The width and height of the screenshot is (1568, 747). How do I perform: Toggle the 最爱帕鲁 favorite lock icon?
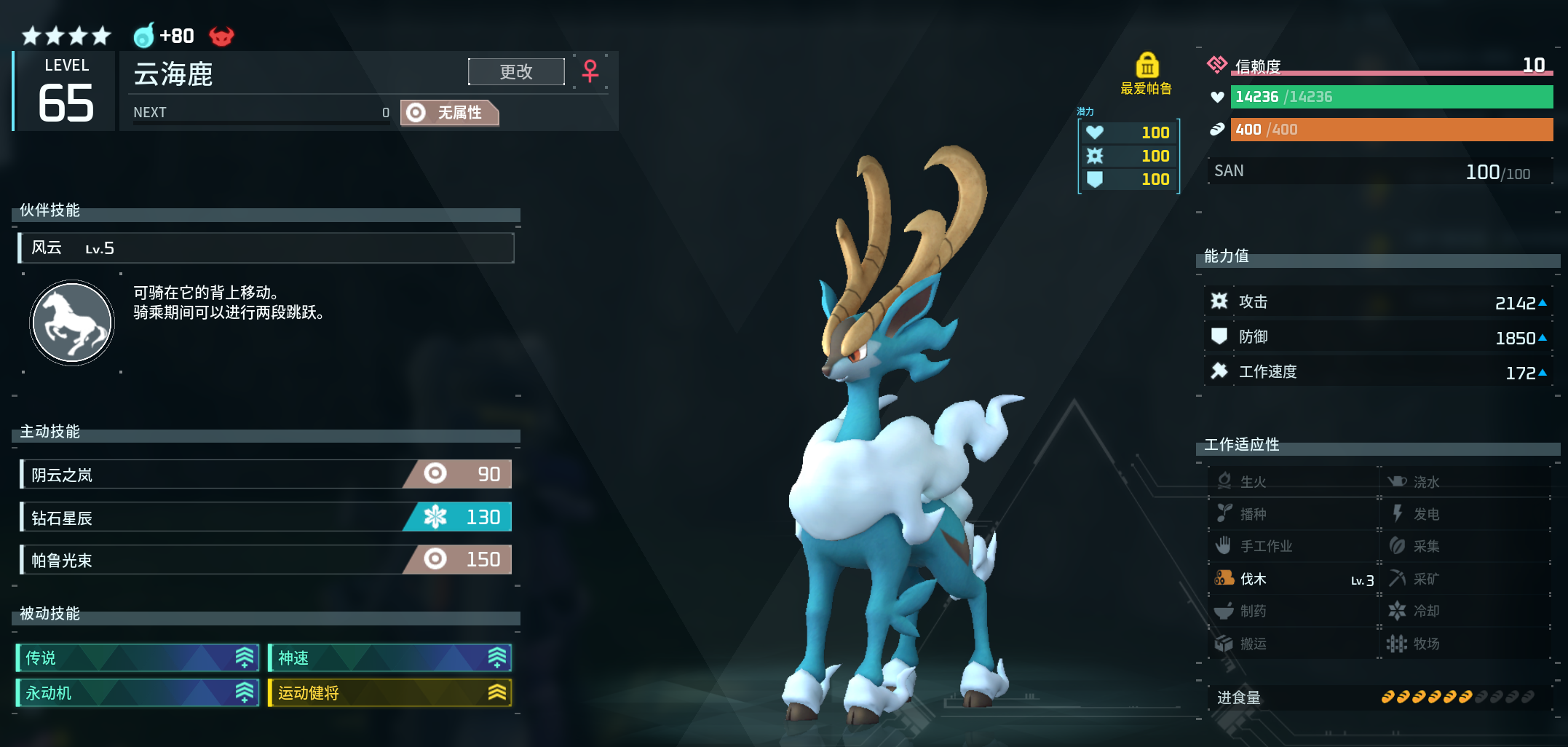point(1147,66)
